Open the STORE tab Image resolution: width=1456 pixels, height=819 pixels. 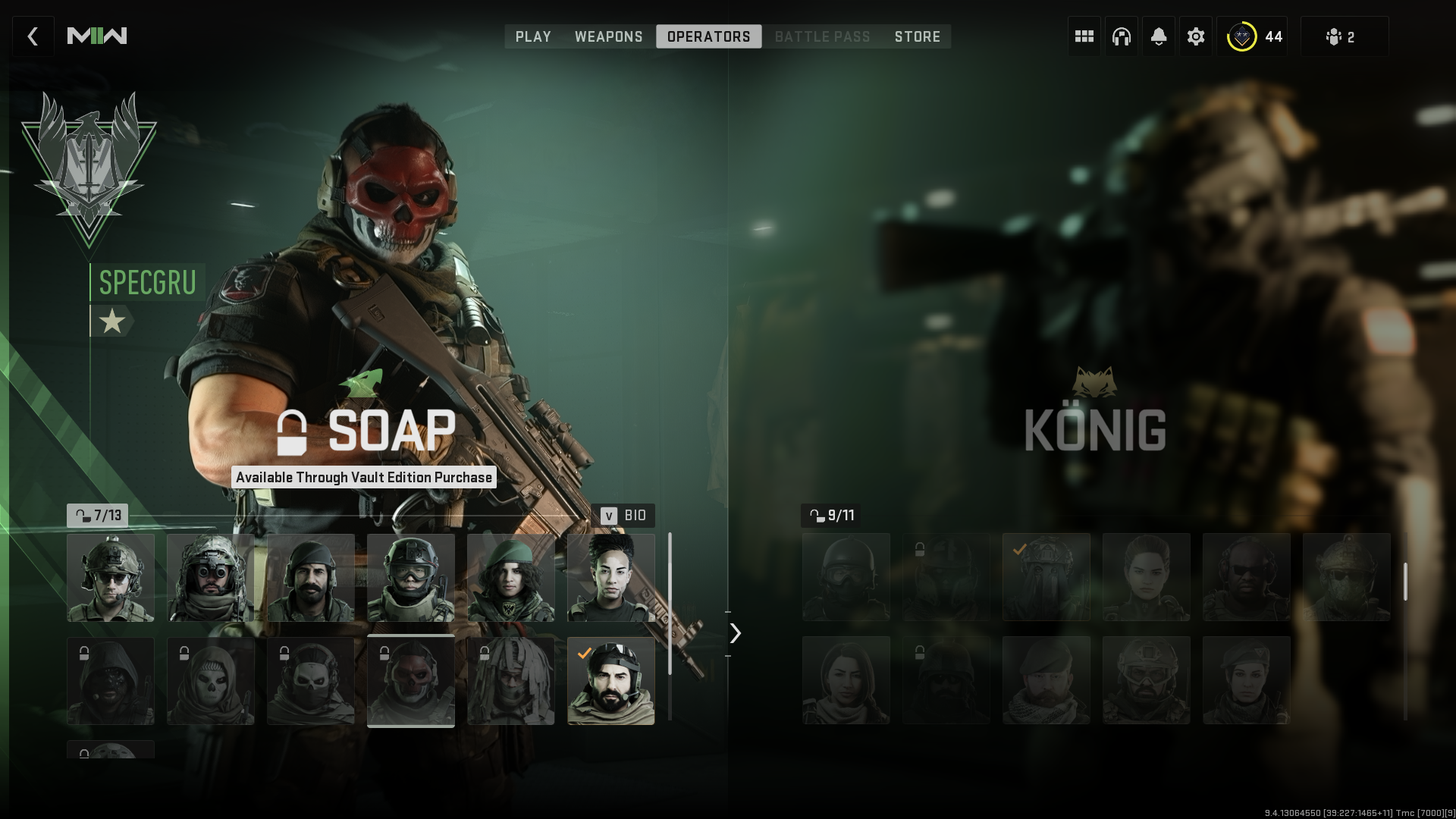click(x=917, y=36)
